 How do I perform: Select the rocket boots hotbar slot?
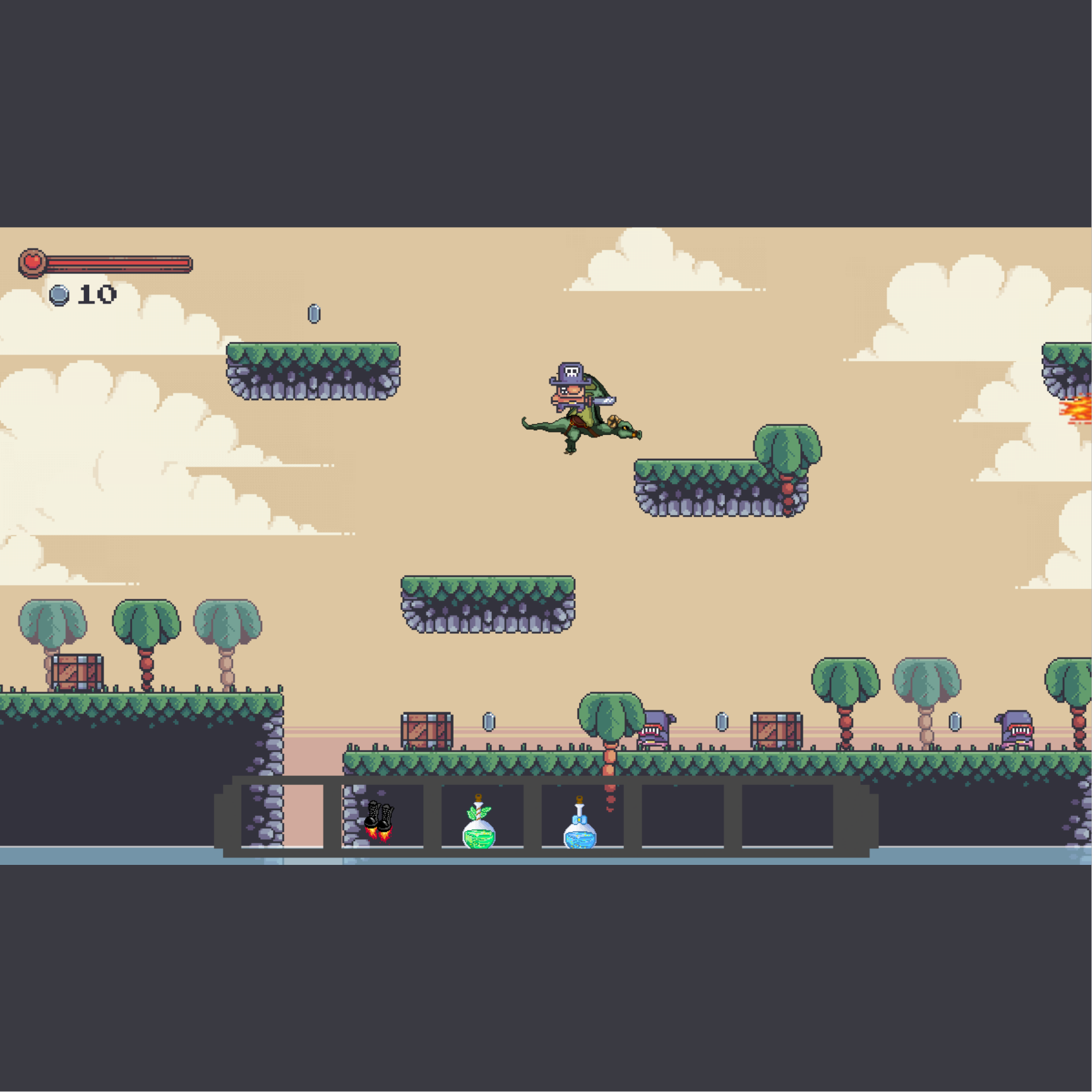point(381,819)
